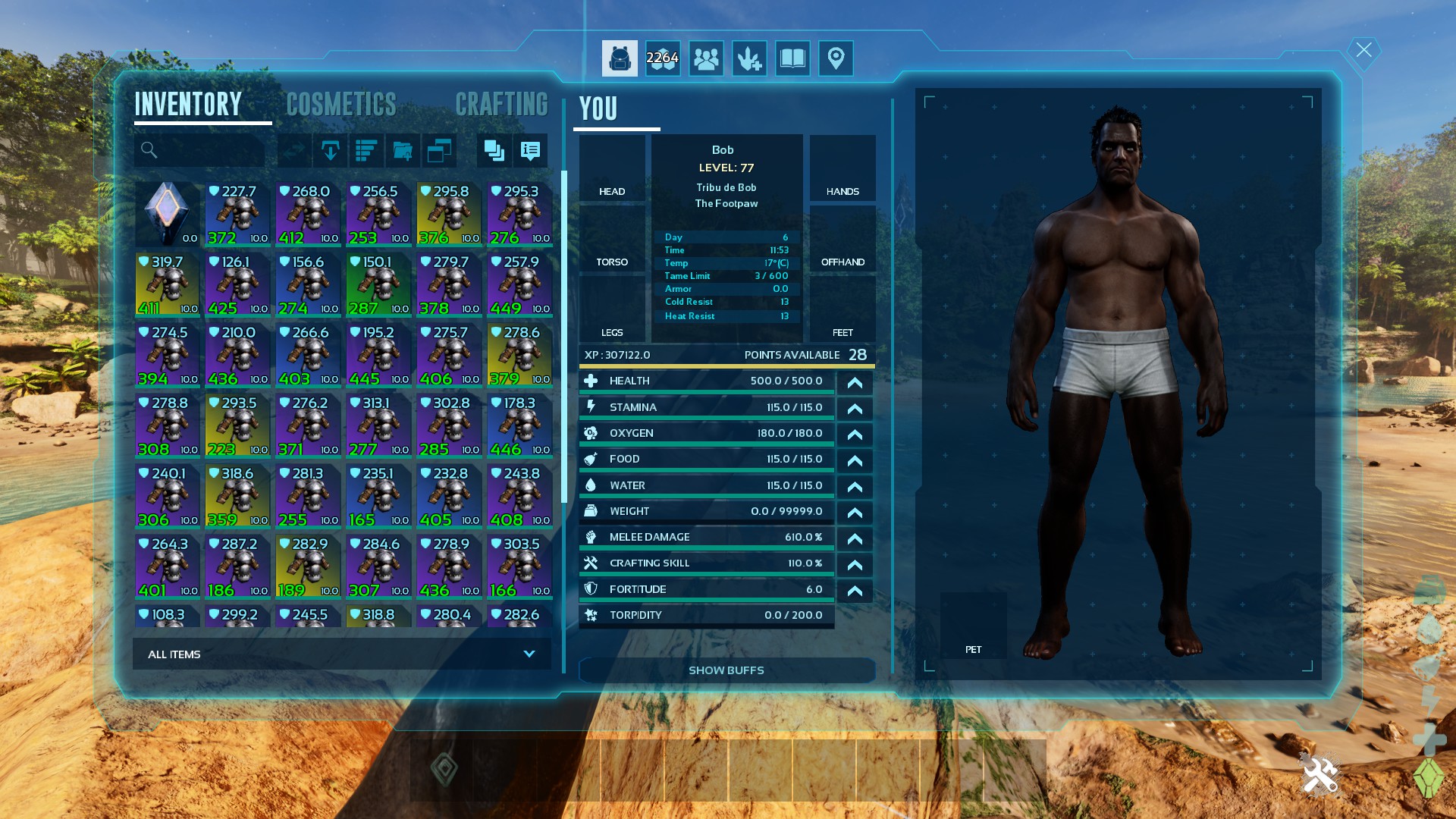
Task: Select the backpack inventory icon
Action: point(620,58)
